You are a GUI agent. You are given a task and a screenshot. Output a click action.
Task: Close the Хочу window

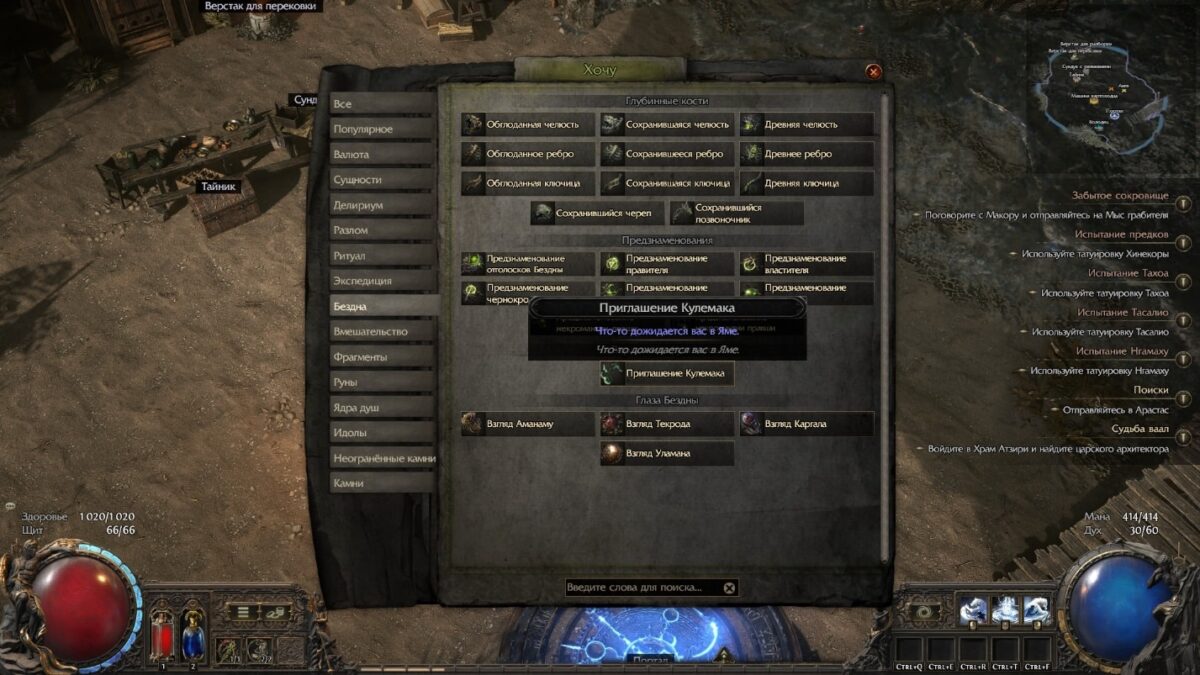pos(873,71)
